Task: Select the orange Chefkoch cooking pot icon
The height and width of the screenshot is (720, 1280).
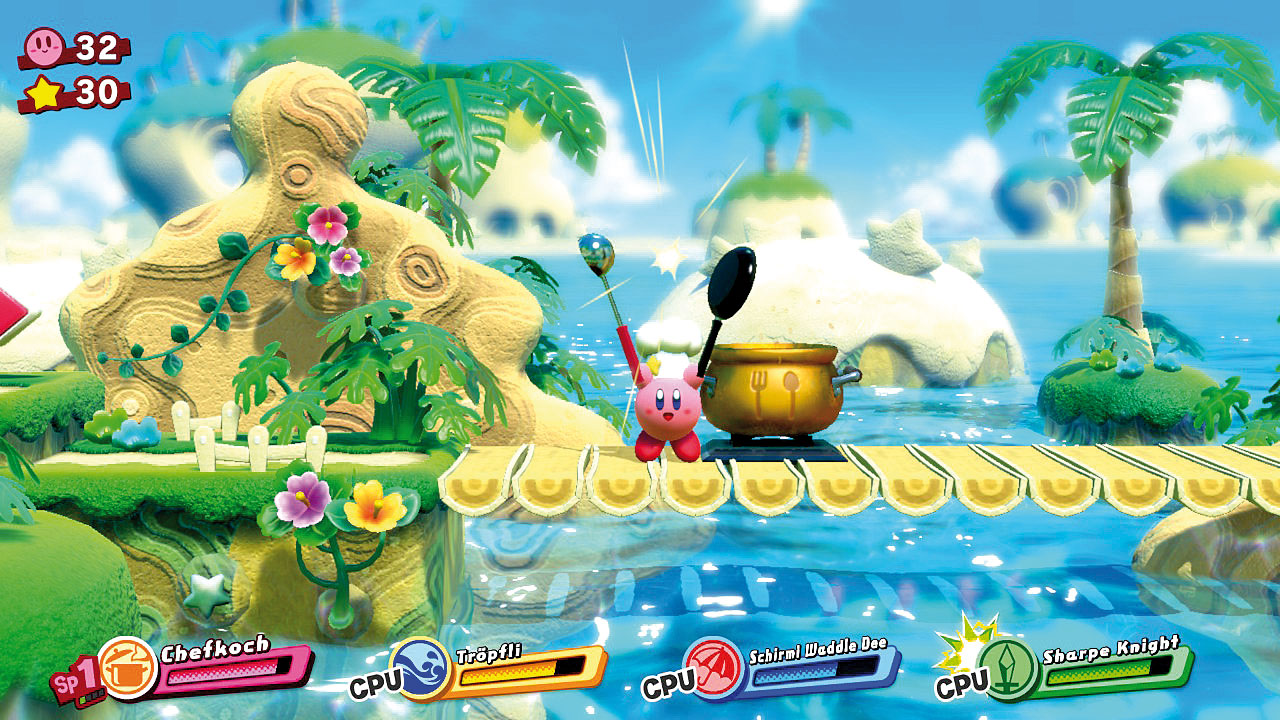Action: point(128,668)
